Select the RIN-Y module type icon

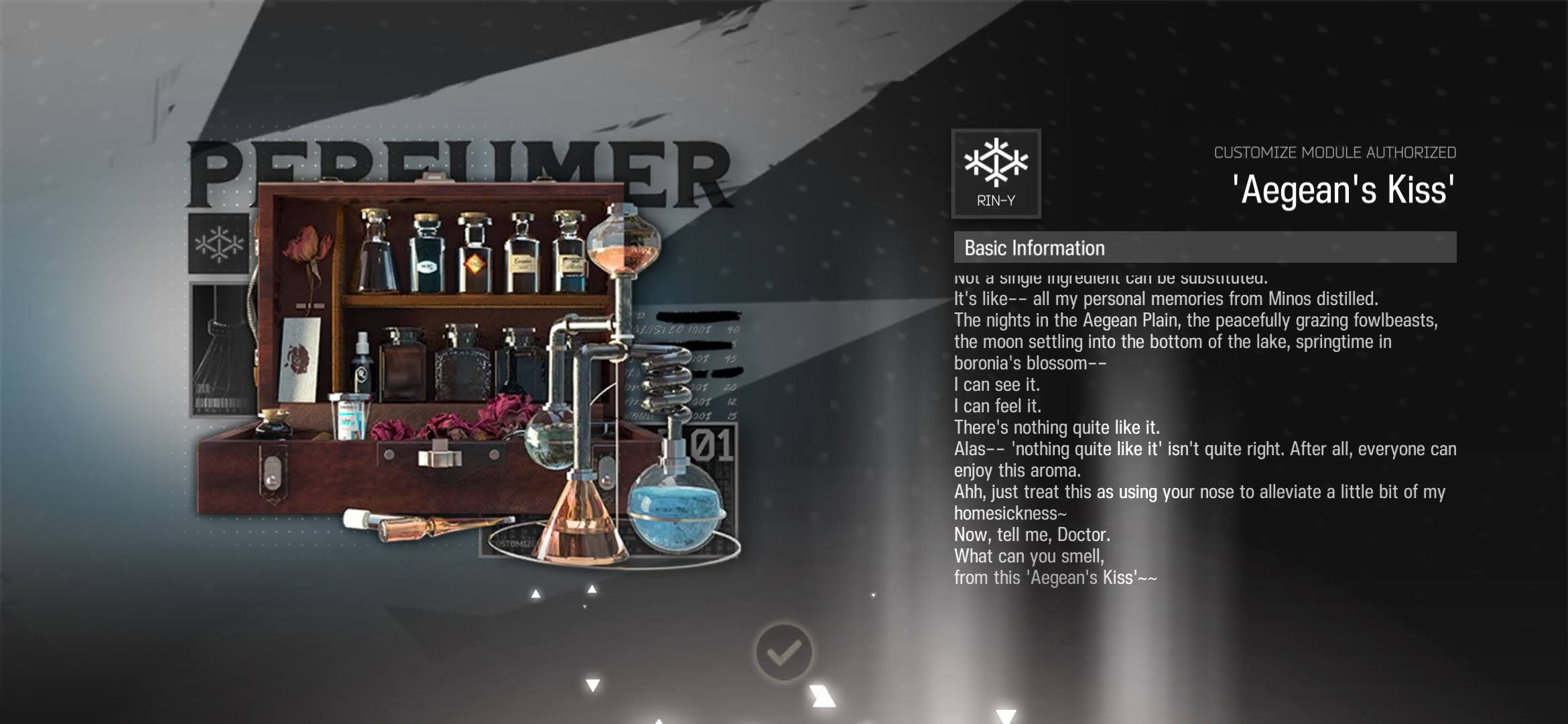tap(996, 173)
